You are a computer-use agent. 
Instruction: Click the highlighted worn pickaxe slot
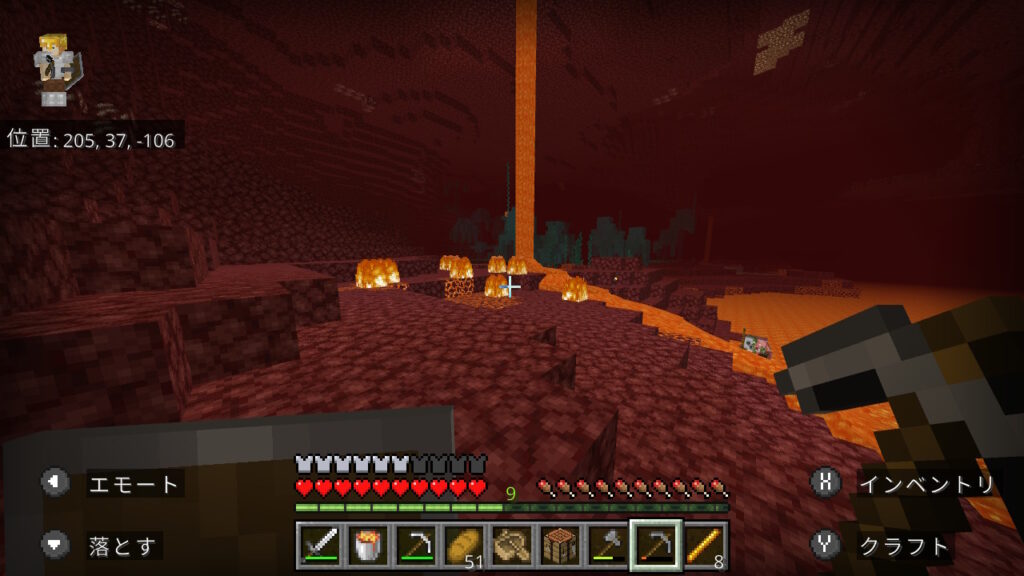[656, 546]
